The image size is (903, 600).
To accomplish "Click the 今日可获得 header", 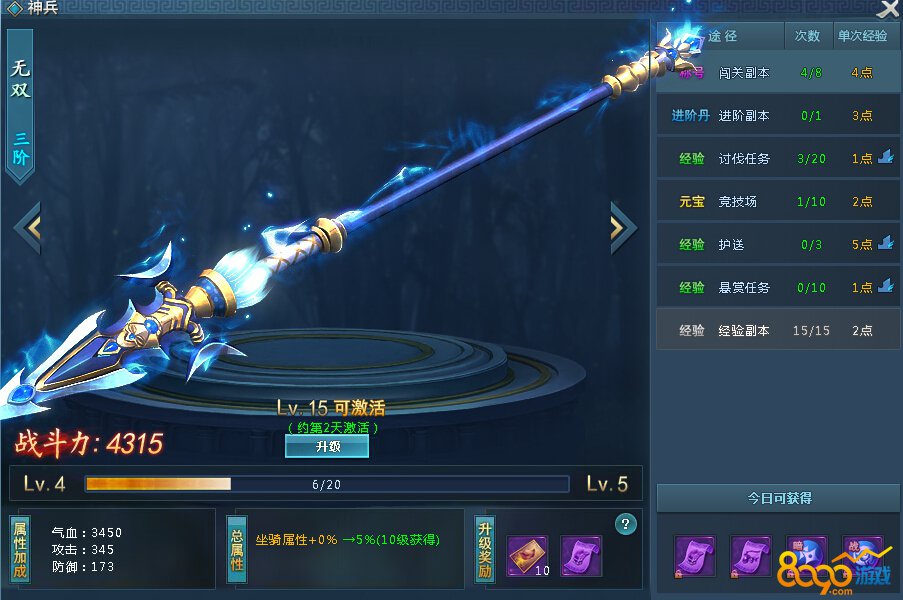I will pyautogui.click(x=779, y=498).
